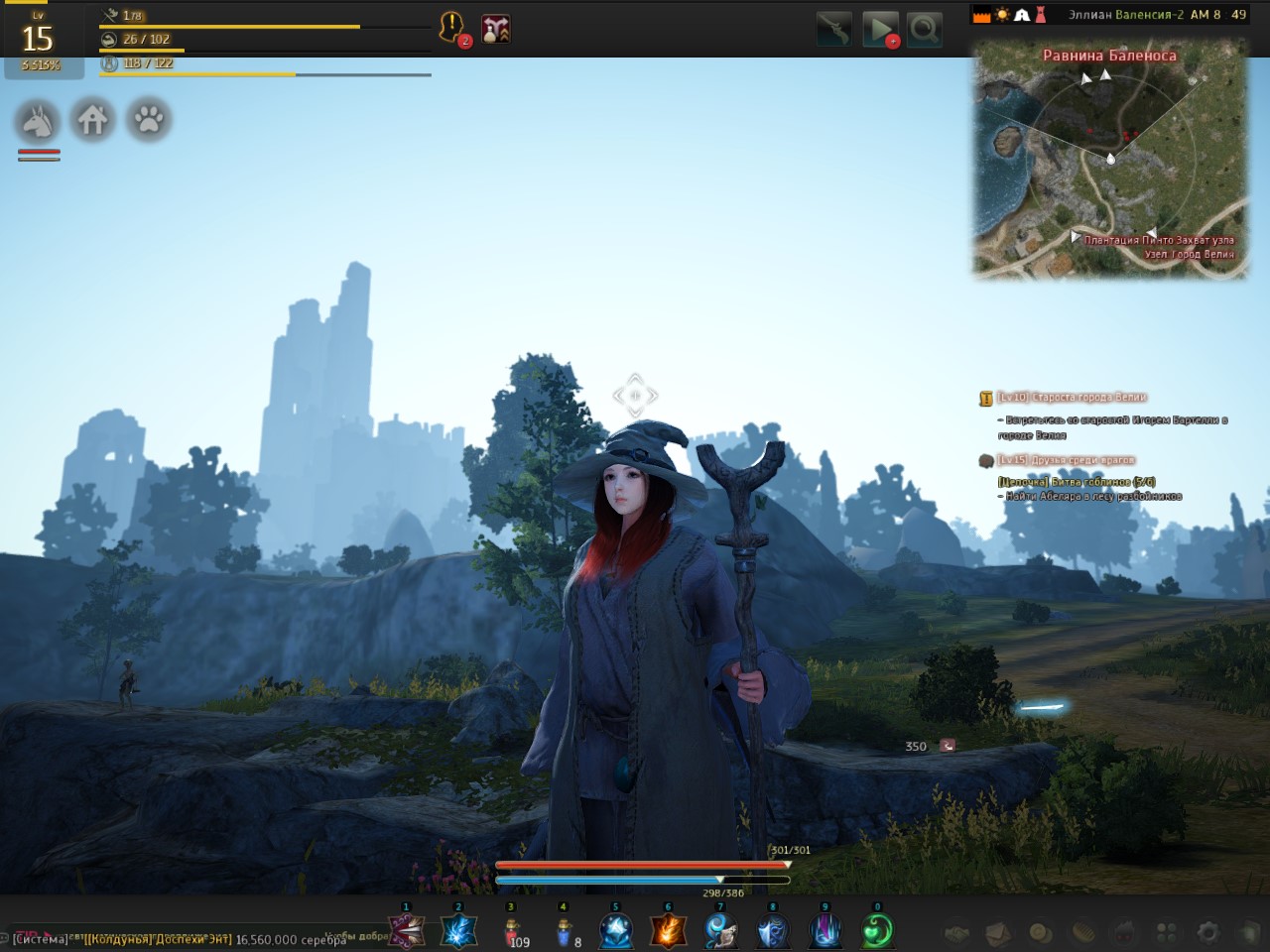Open the magnifying glass search button
This screenshot has height=952, width=1270.
pos(924,30)
